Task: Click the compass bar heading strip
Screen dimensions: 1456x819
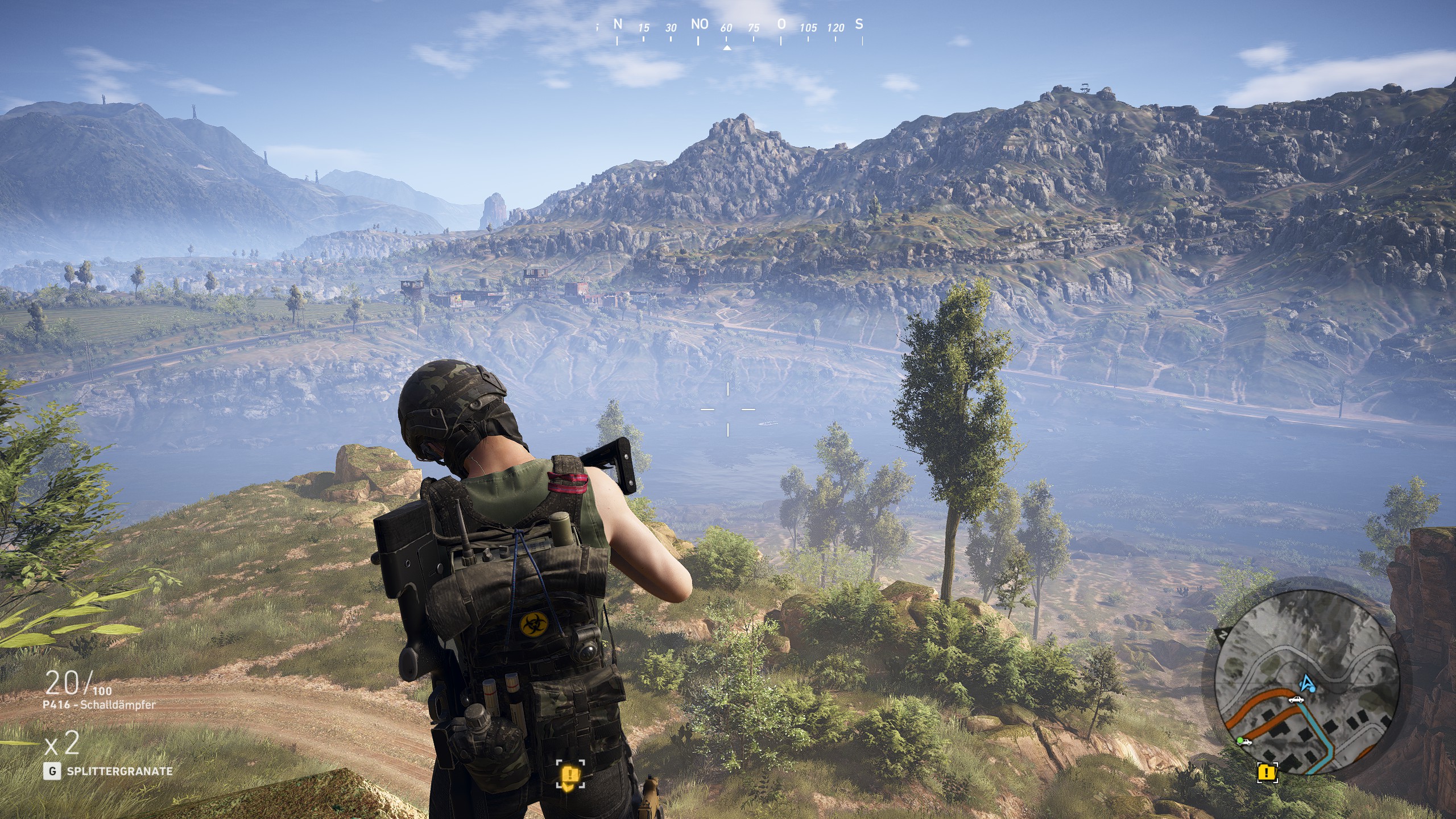Action: [x=738, y=27]
